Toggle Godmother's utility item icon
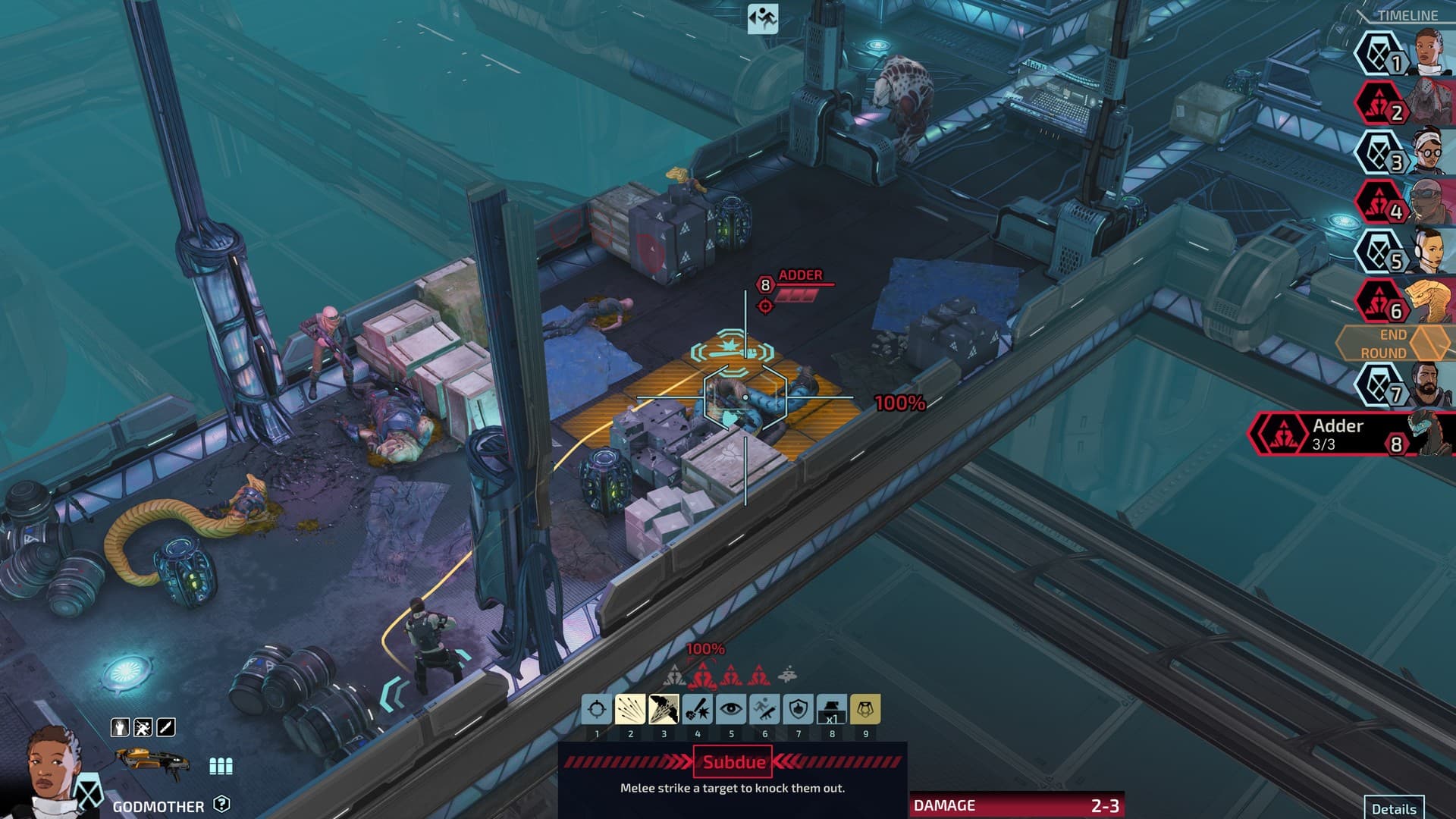This screenshot has height=819, width=1456. click(143, 726)
